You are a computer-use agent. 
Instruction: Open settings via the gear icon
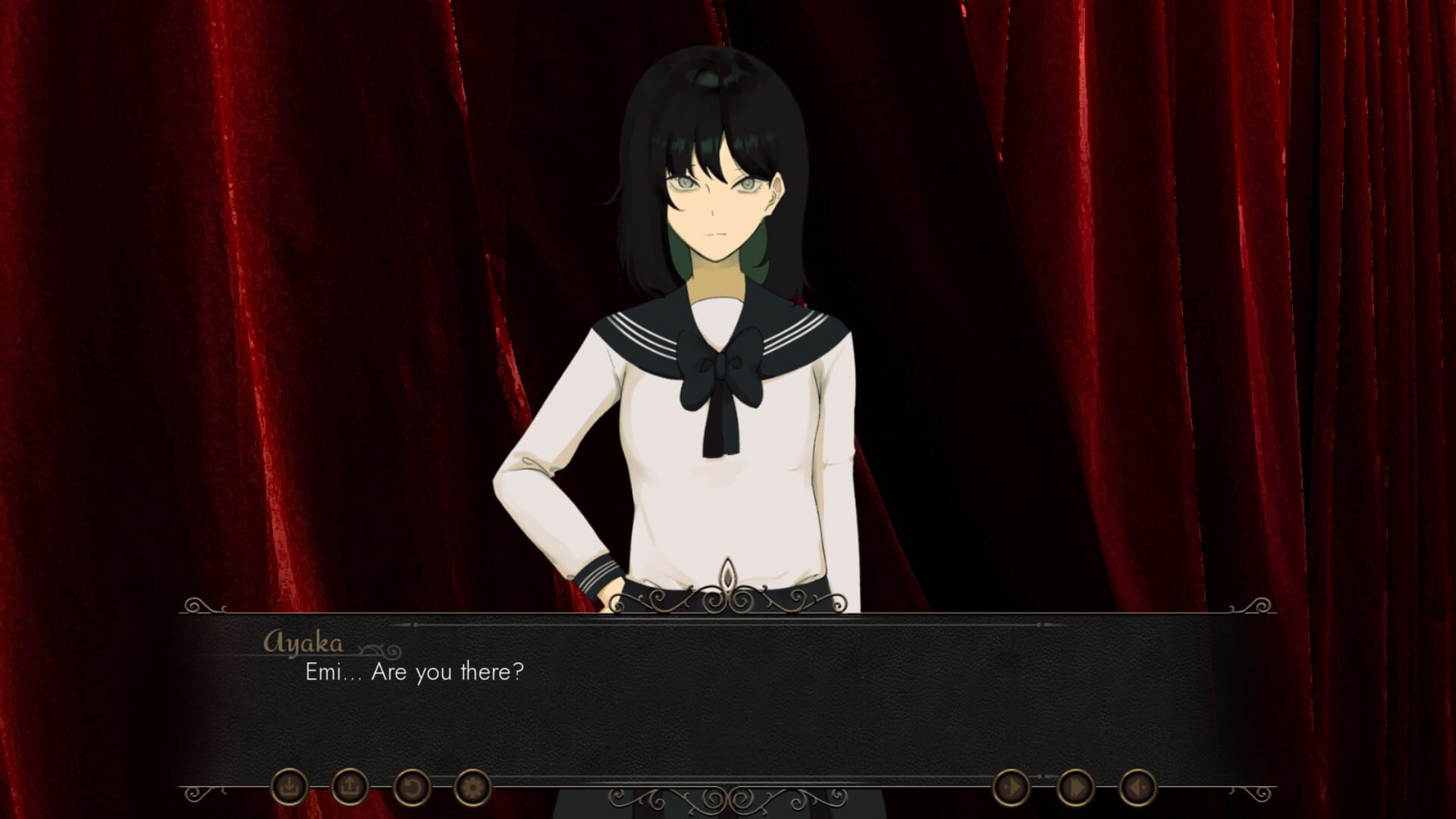pos(473,789)
